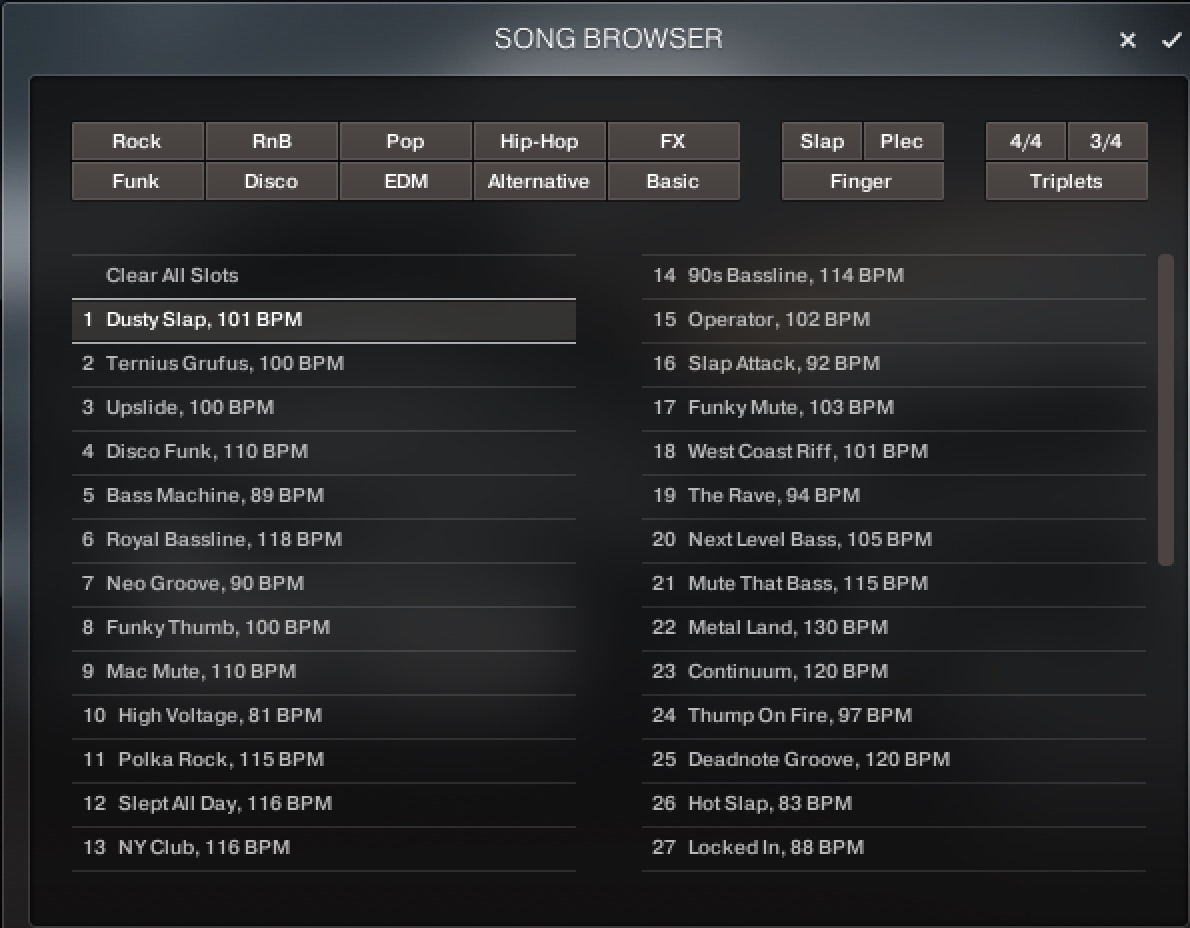1190x928 pixels.
Task: Choose the 3/4 time signature filter
Action: [1106, 141]
